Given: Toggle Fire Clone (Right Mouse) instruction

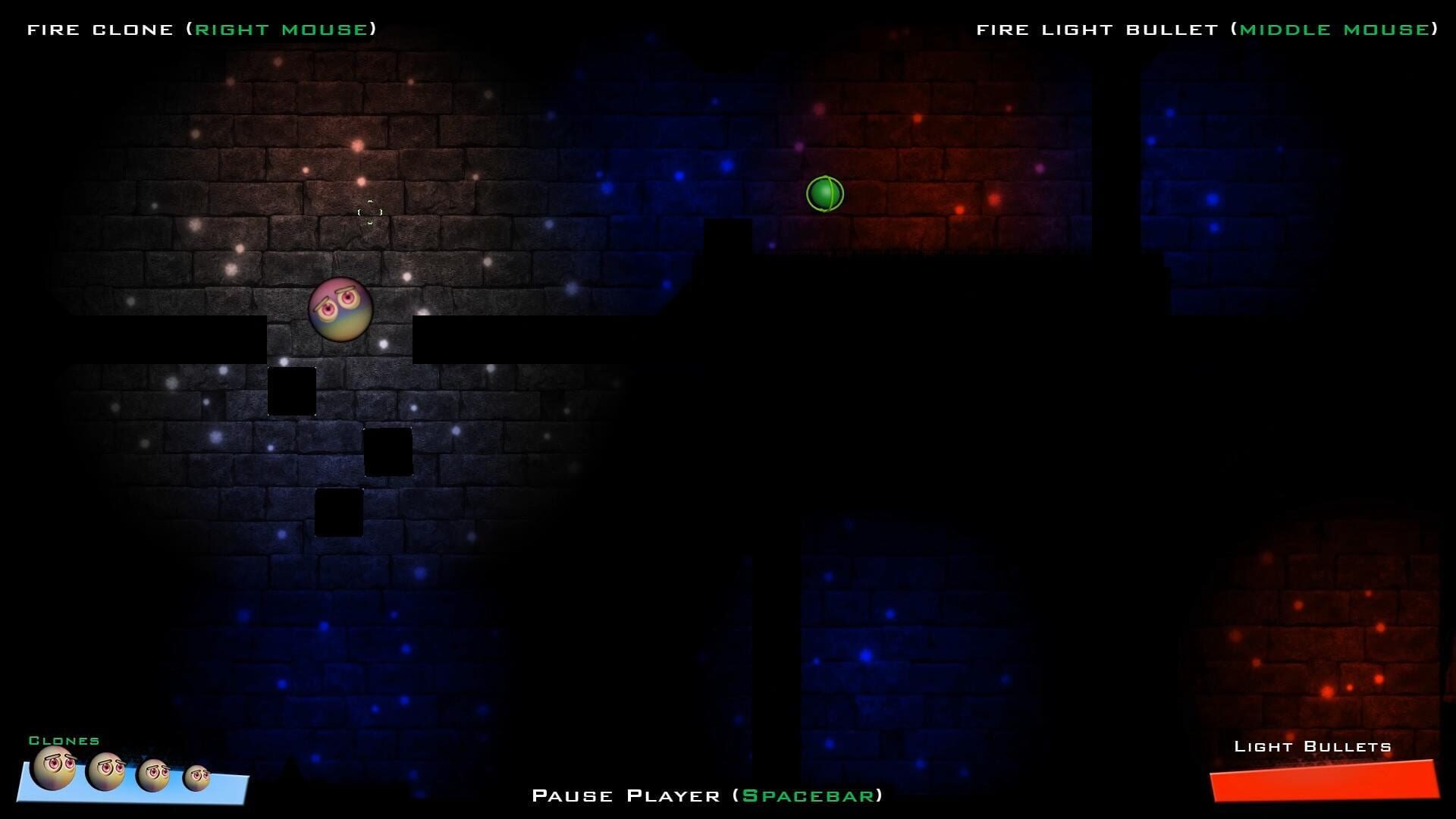Looking at the screenshot, I should tap(201, 29).
